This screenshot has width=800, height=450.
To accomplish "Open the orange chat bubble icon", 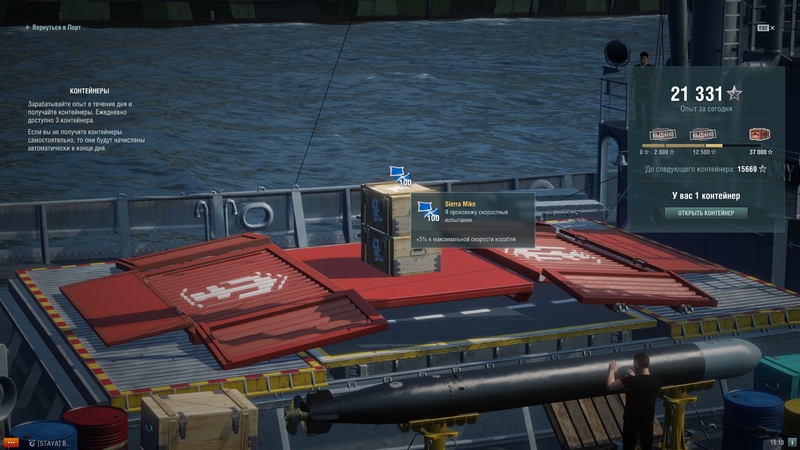I will pos(10,441).
